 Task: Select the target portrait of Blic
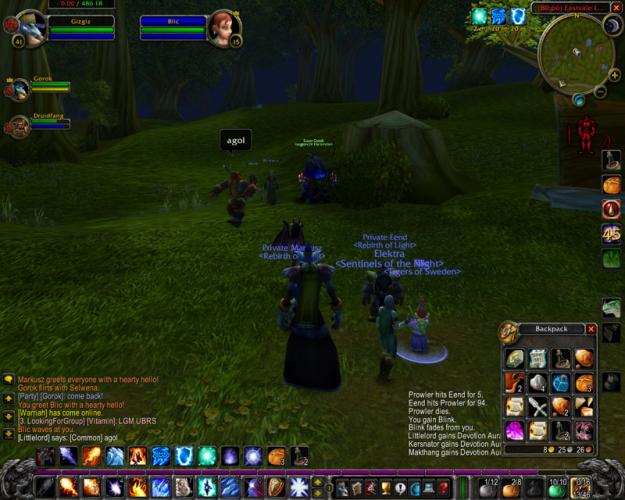(x=223, y=27)
